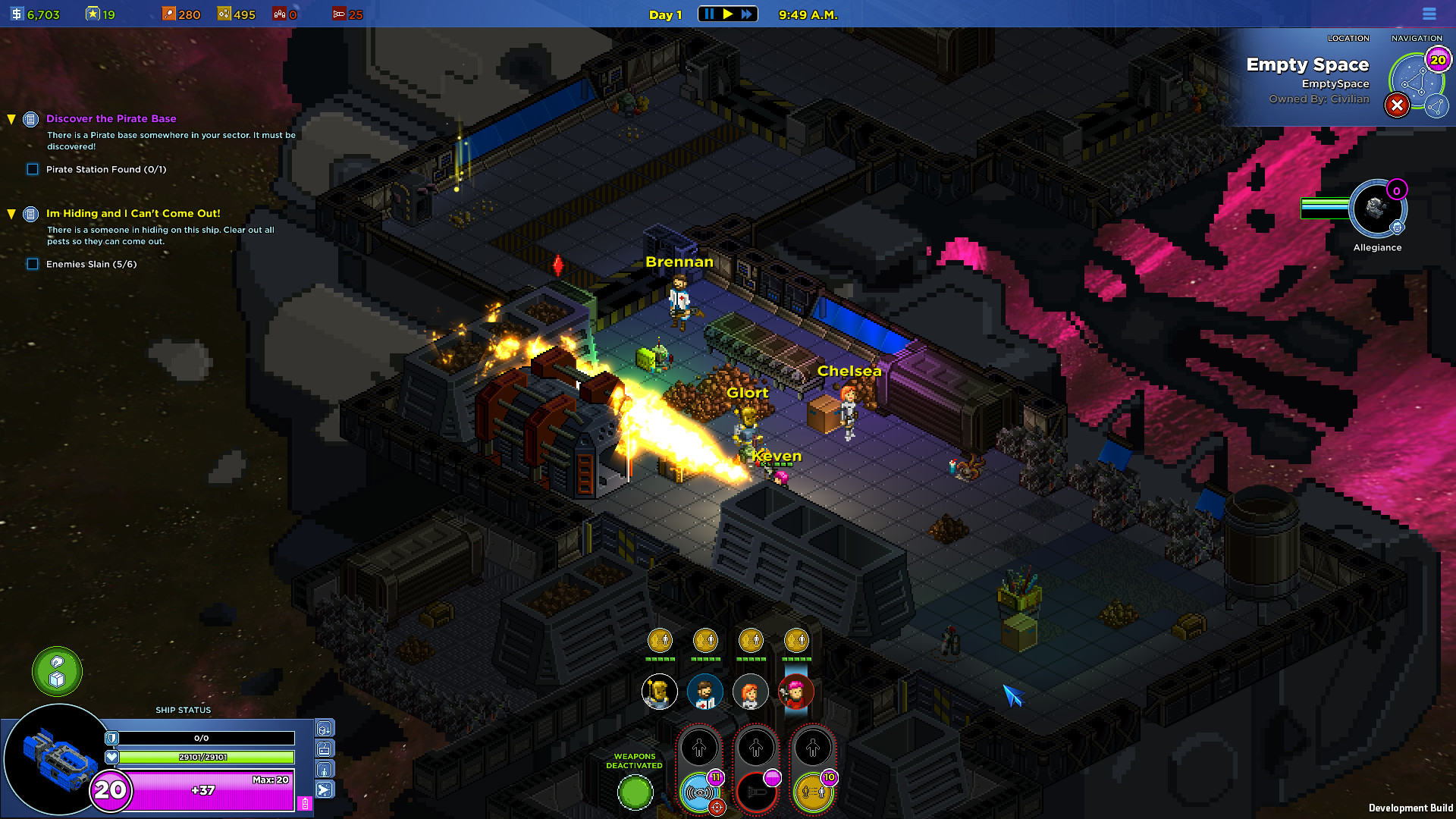
Task: Pause the game time
Action: [x=708, y=14]
